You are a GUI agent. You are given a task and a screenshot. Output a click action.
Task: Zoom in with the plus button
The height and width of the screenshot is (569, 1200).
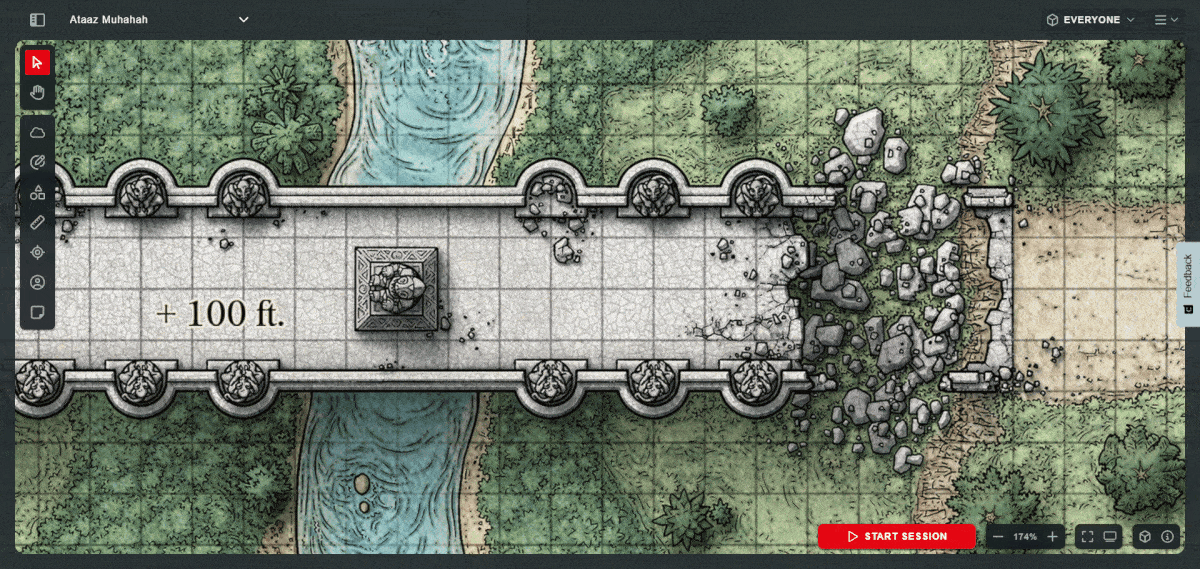tap(1052, 537)
